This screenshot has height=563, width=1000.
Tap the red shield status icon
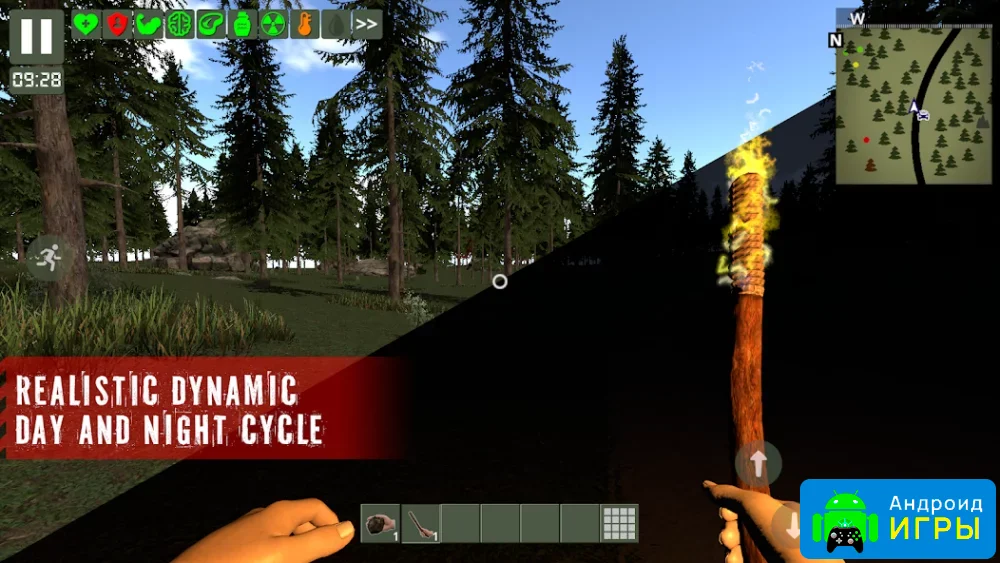coord(117,25)
